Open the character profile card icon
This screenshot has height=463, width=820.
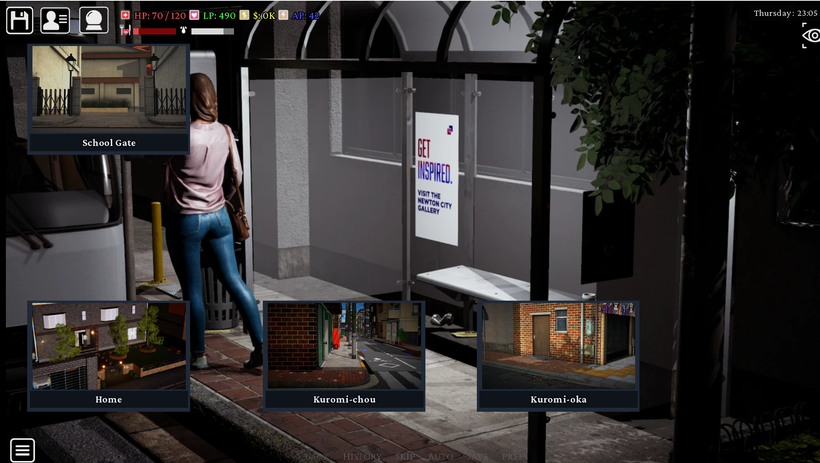pos(55,20)
